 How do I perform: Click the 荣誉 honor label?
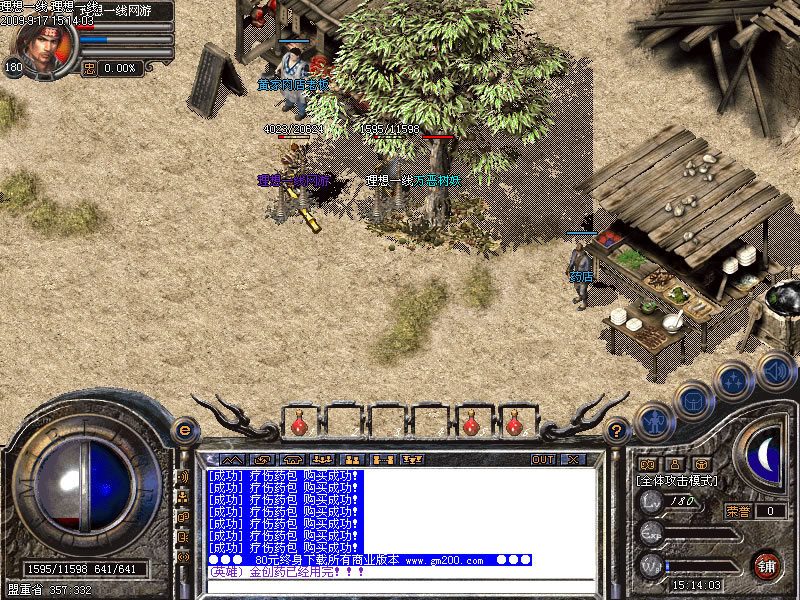pyautogui.click(x=738, y=511)
